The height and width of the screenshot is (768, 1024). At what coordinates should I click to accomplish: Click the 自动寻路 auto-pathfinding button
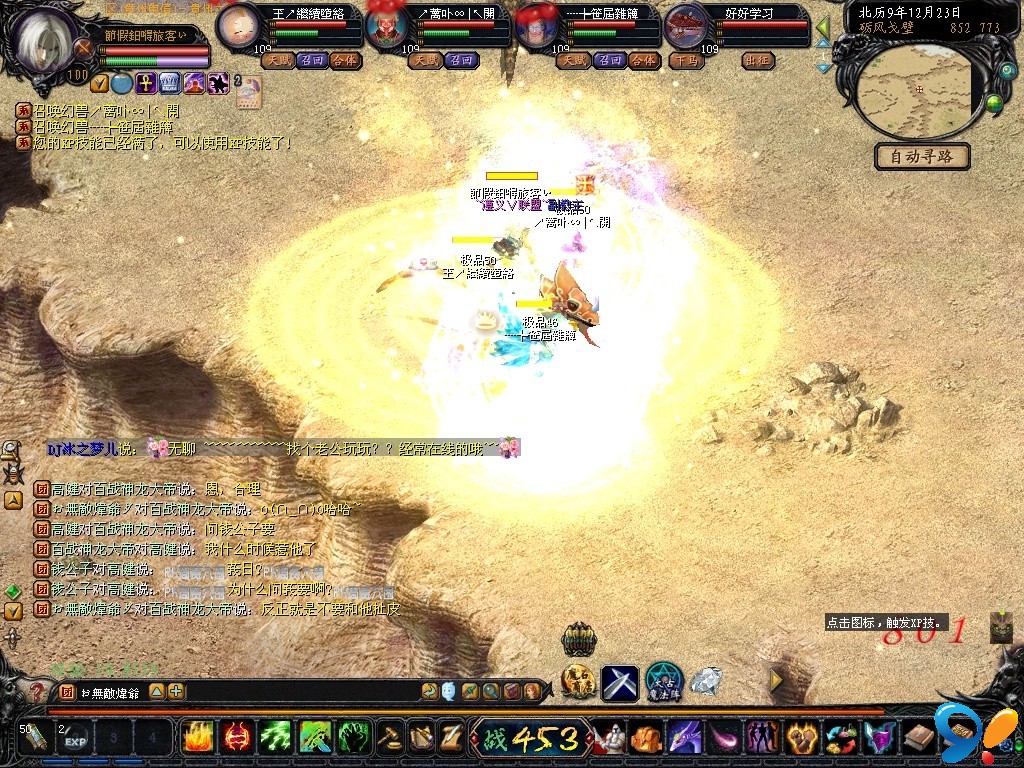[922, 157]
